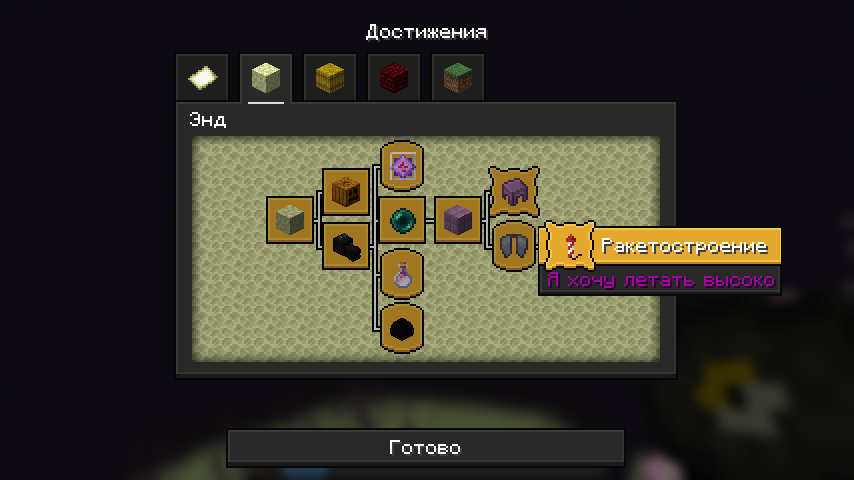Switch to the red nether brick tab
This screenshot has height=480, width=854.
[x=394, y=78]
